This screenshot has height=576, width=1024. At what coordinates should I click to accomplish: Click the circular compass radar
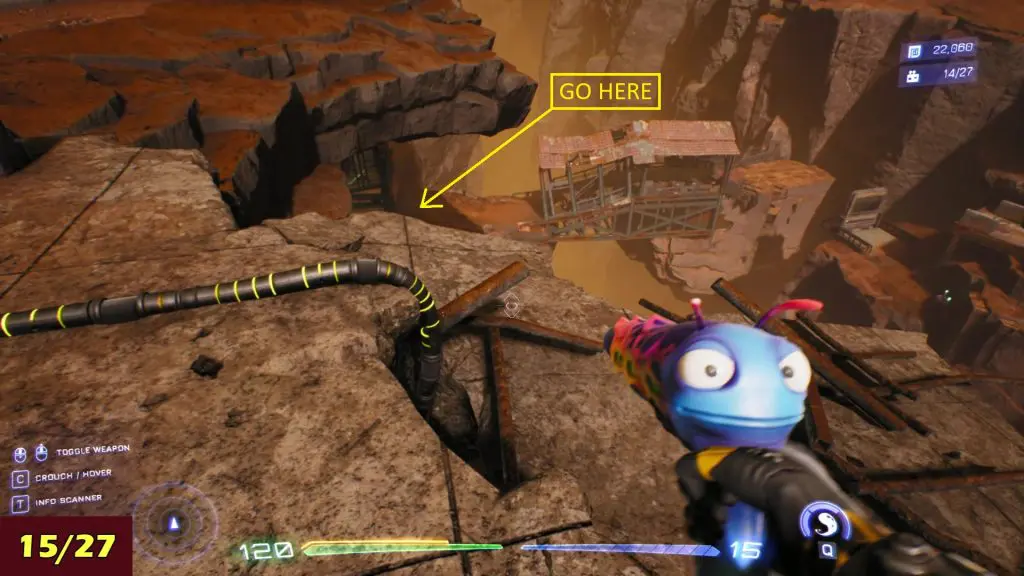(175, 522)
